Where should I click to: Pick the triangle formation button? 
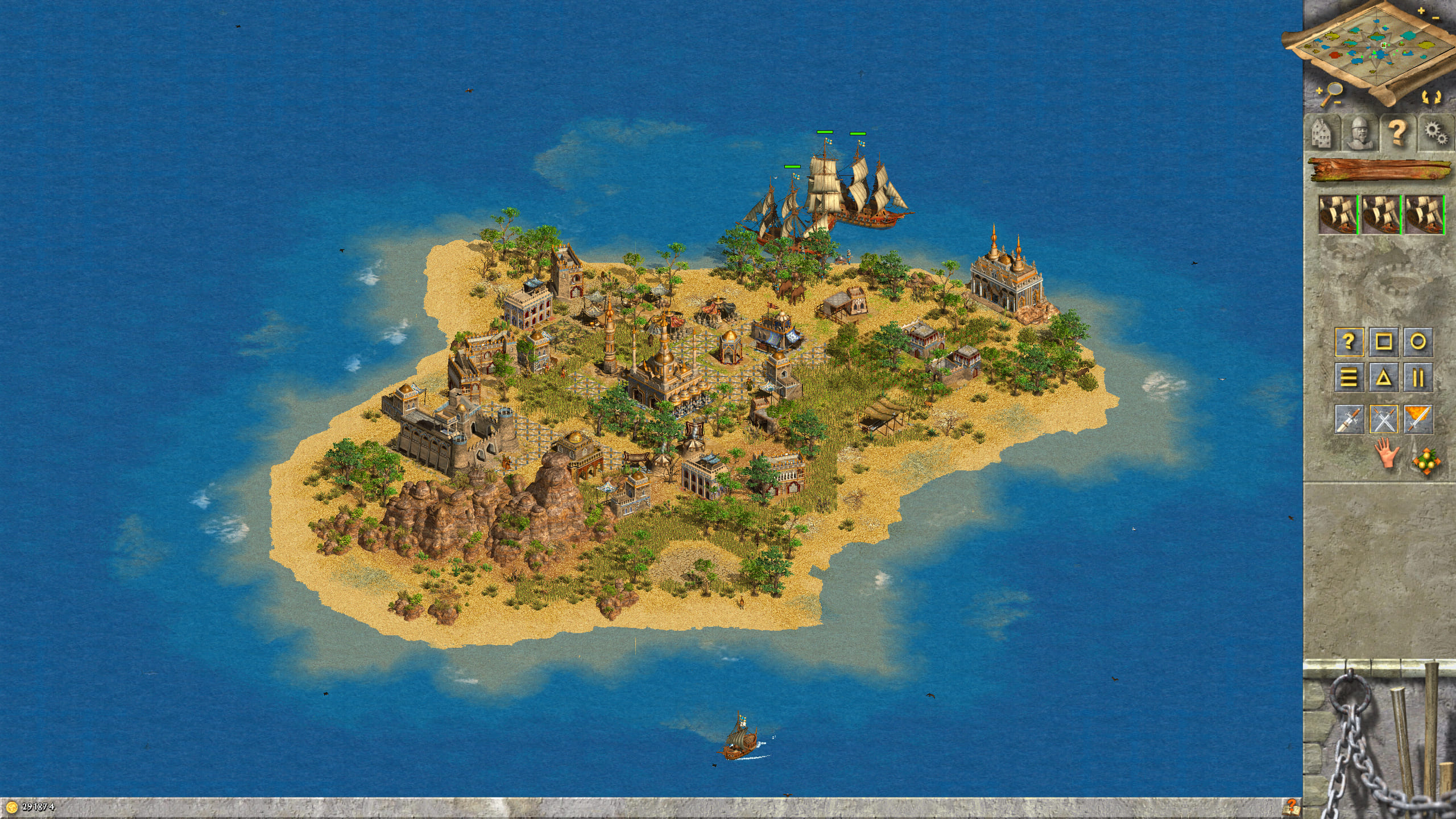(x=1383, y=377)
